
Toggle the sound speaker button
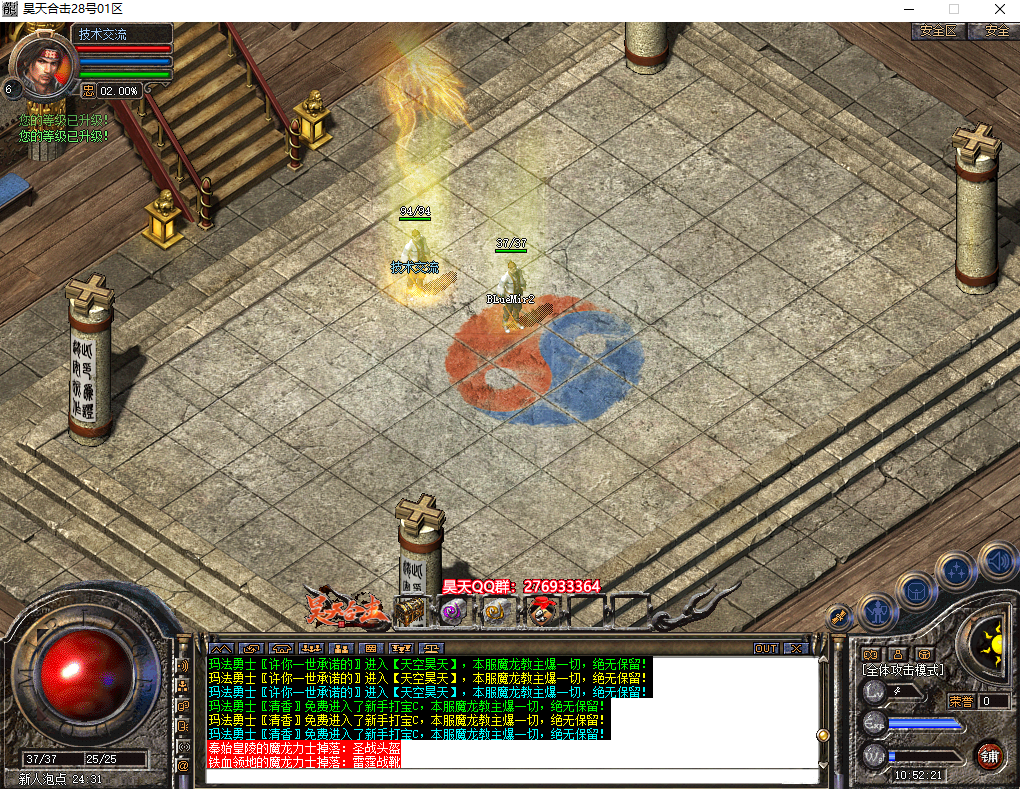997,561
